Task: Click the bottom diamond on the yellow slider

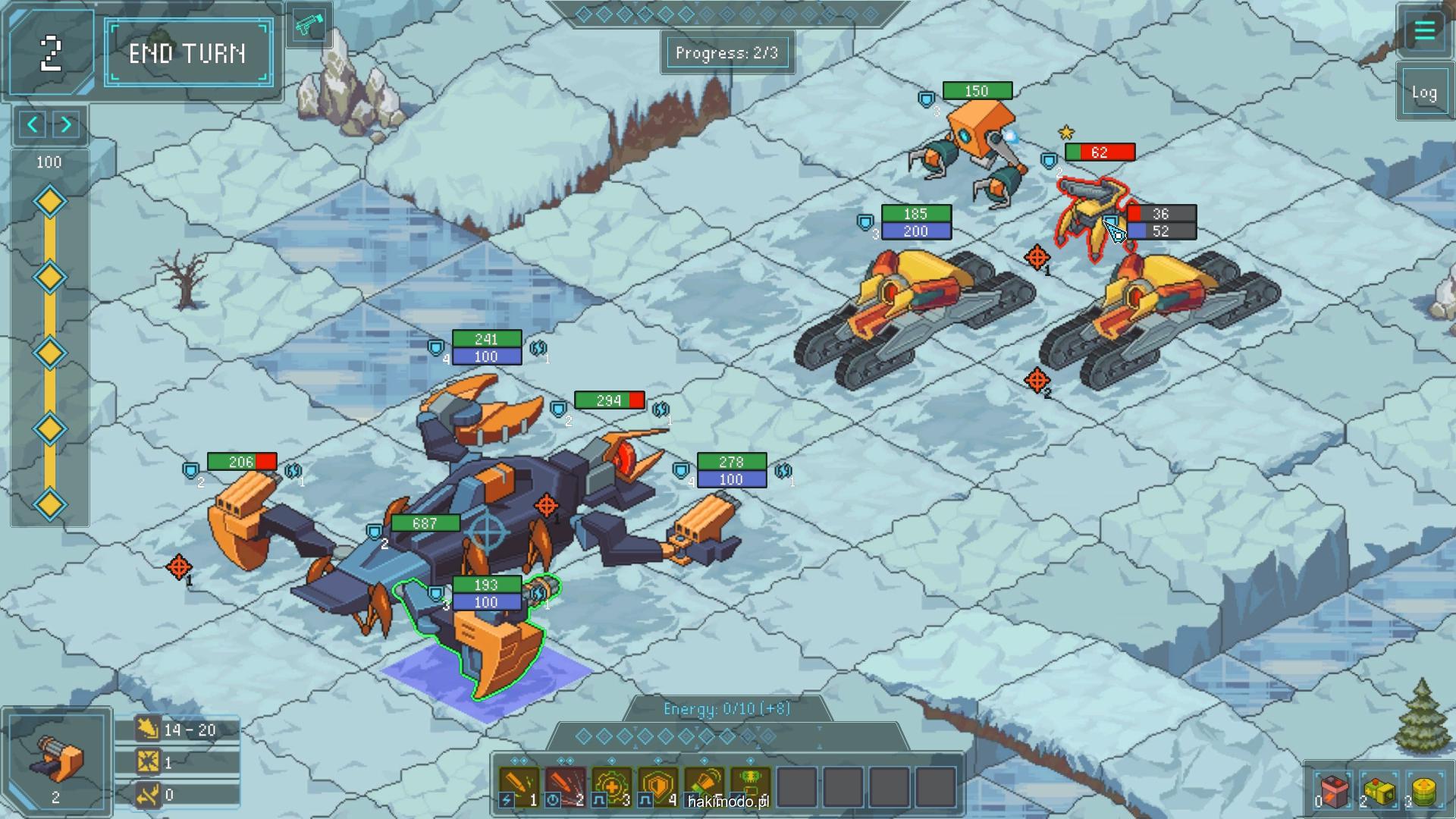Action: [x=50, y=504]
